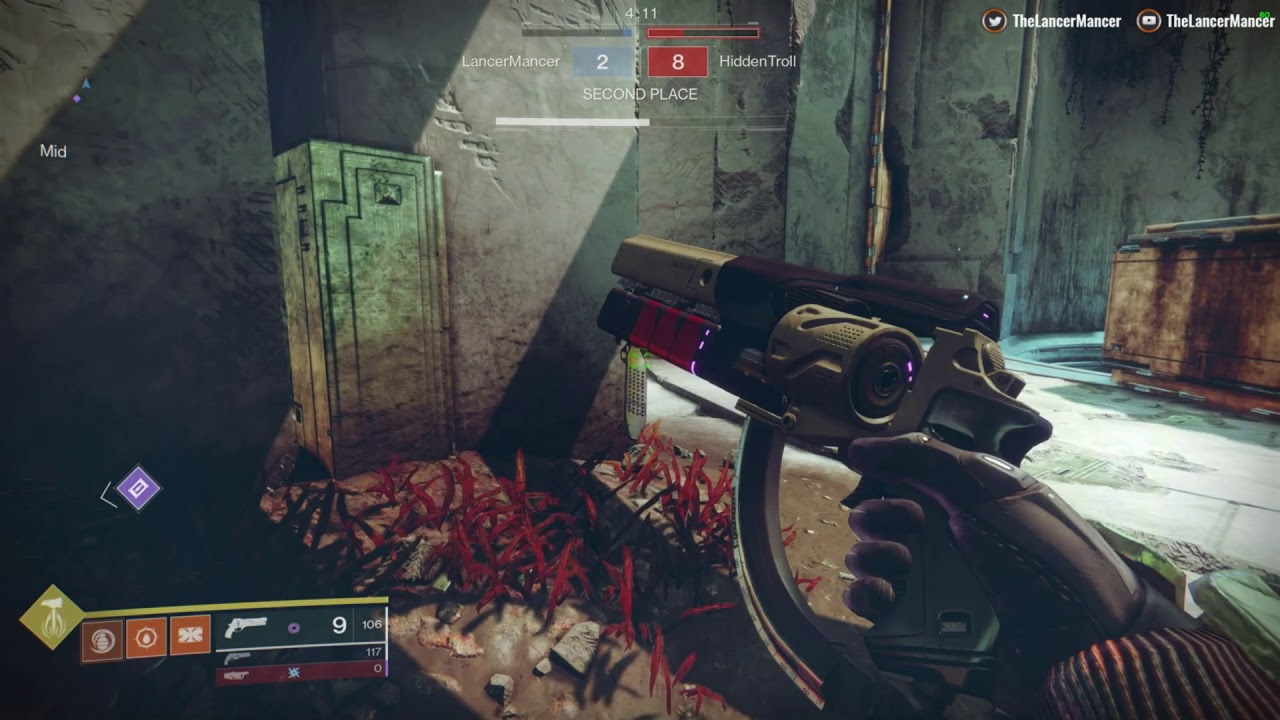Activate the grenade ability icon
Screen dimensions: 1280x720
coord(103,639)
